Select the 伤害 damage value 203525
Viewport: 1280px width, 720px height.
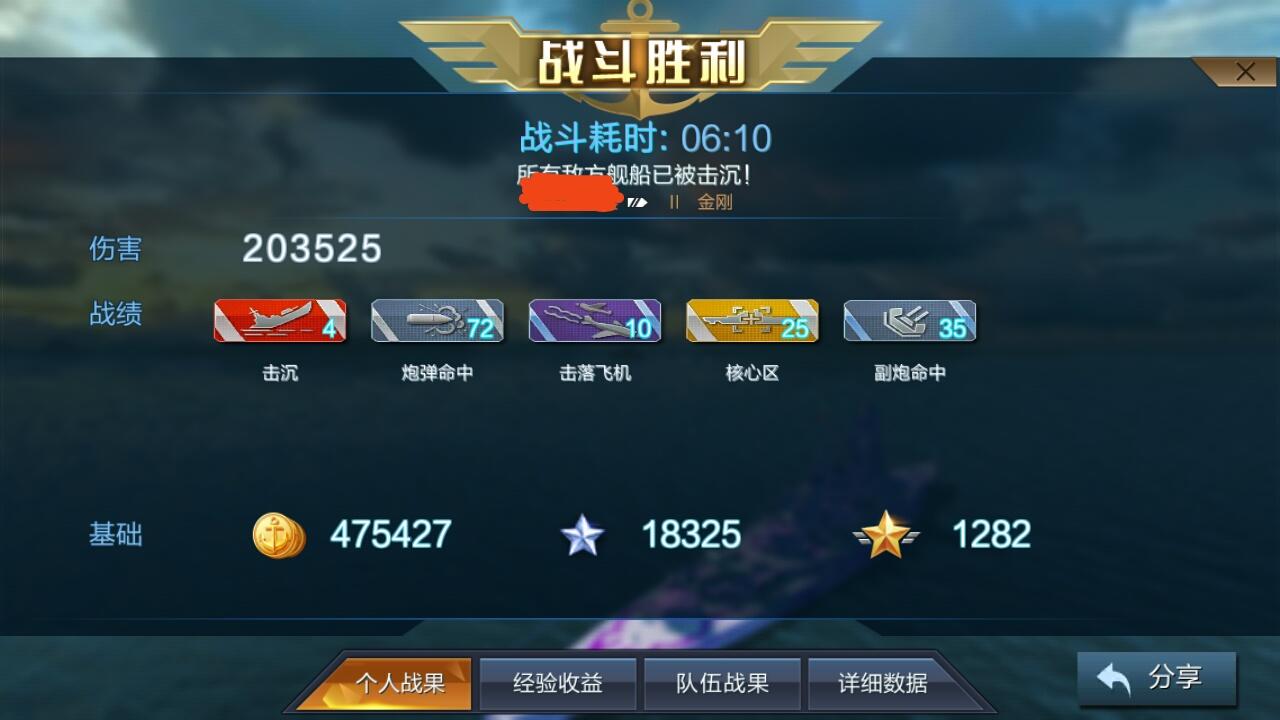click(x=313, y=248)
